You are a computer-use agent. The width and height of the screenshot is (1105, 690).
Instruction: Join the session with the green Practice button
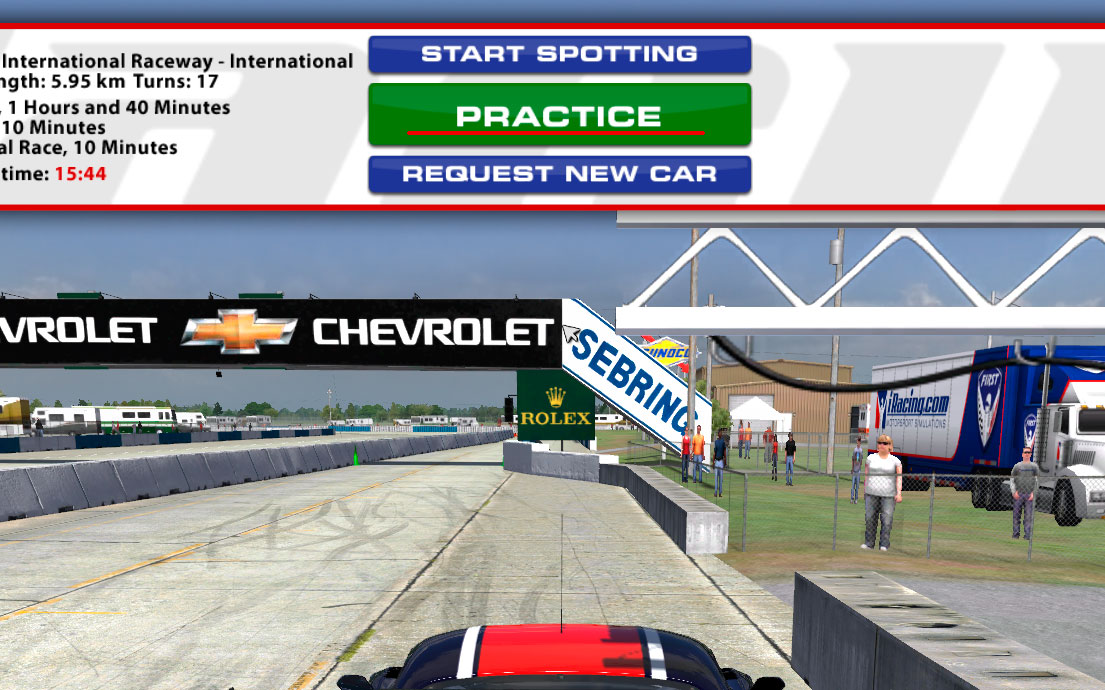point(559,115)
